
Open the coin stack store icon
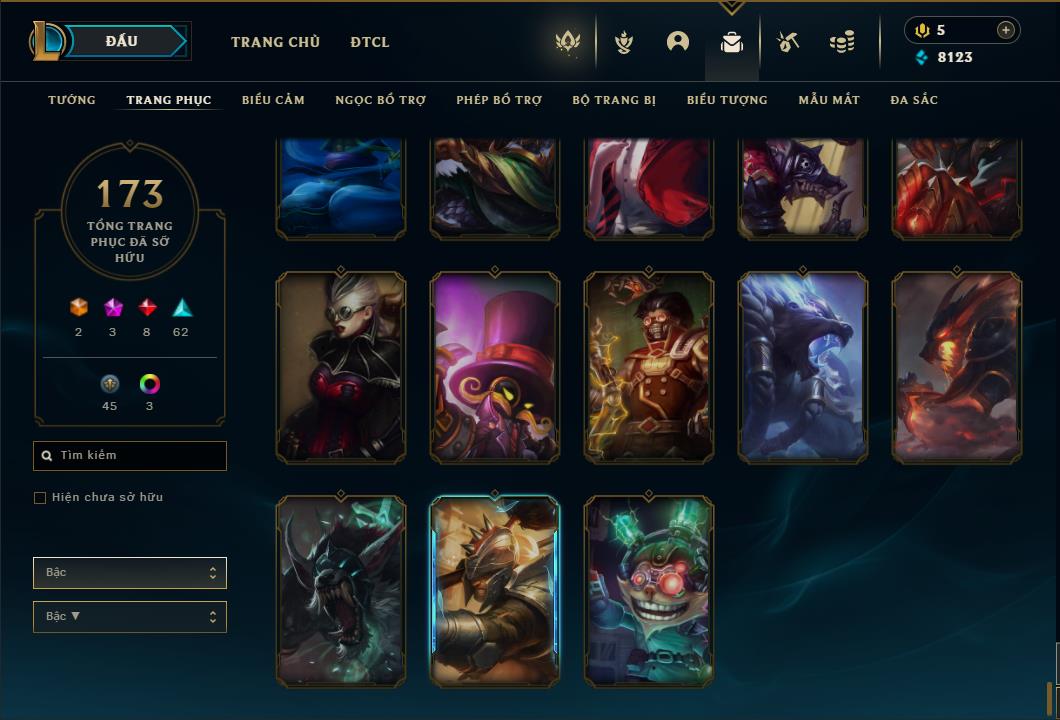point(842,42)
